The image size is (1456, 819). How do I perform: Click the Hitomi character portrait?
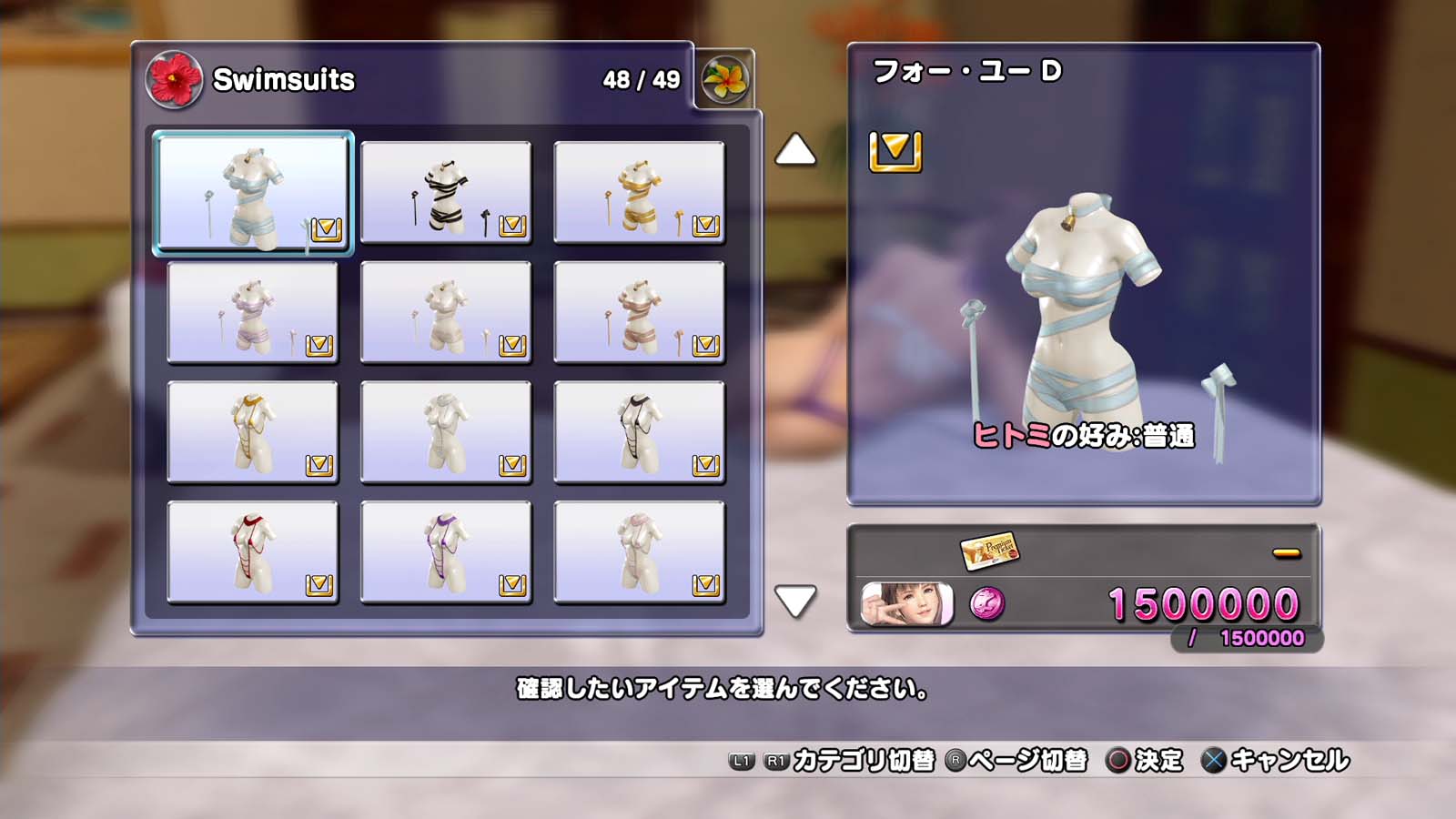coord(907,604)
